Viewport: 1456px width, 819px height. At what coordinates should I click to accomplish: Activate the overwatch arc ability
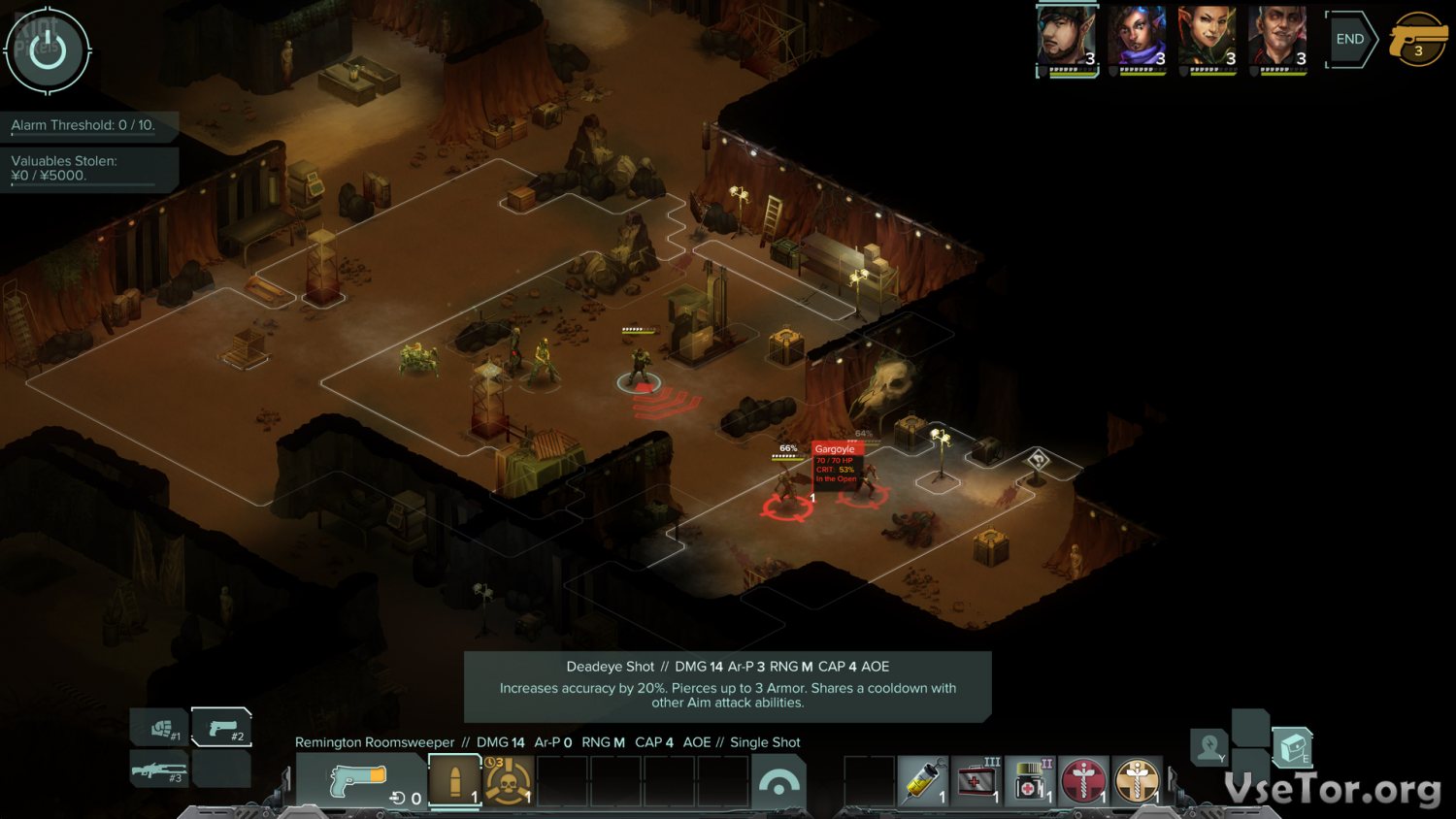click(778, 782)
